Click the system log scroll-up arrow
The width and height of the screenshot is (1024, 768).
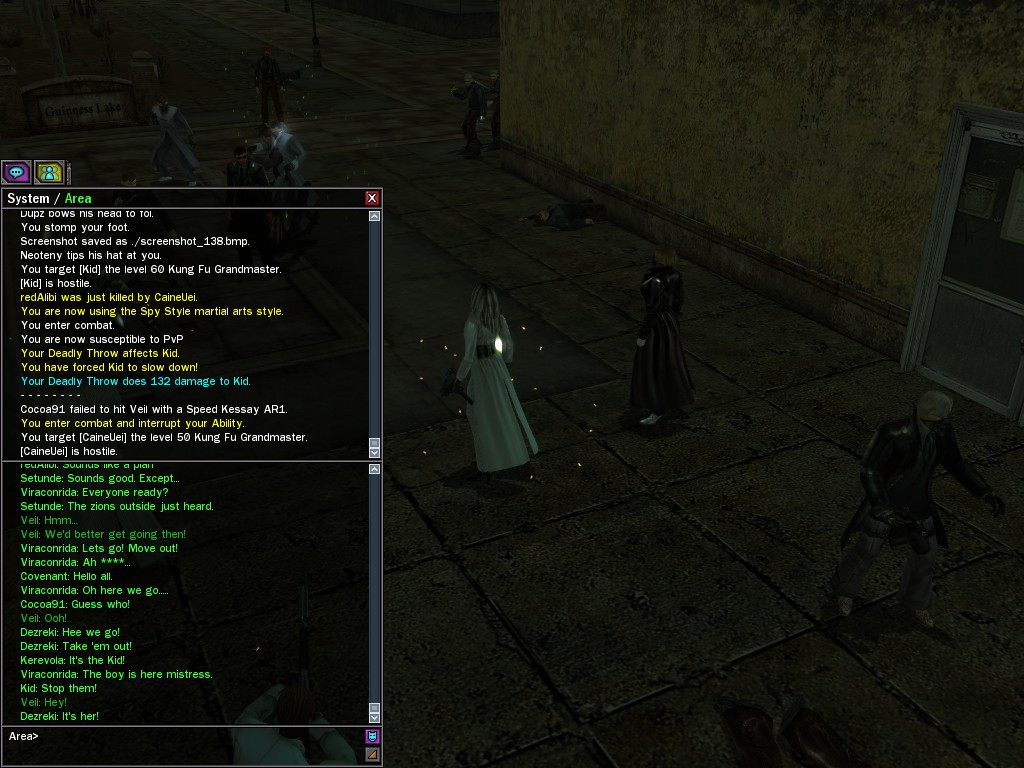tap(374, 216)
